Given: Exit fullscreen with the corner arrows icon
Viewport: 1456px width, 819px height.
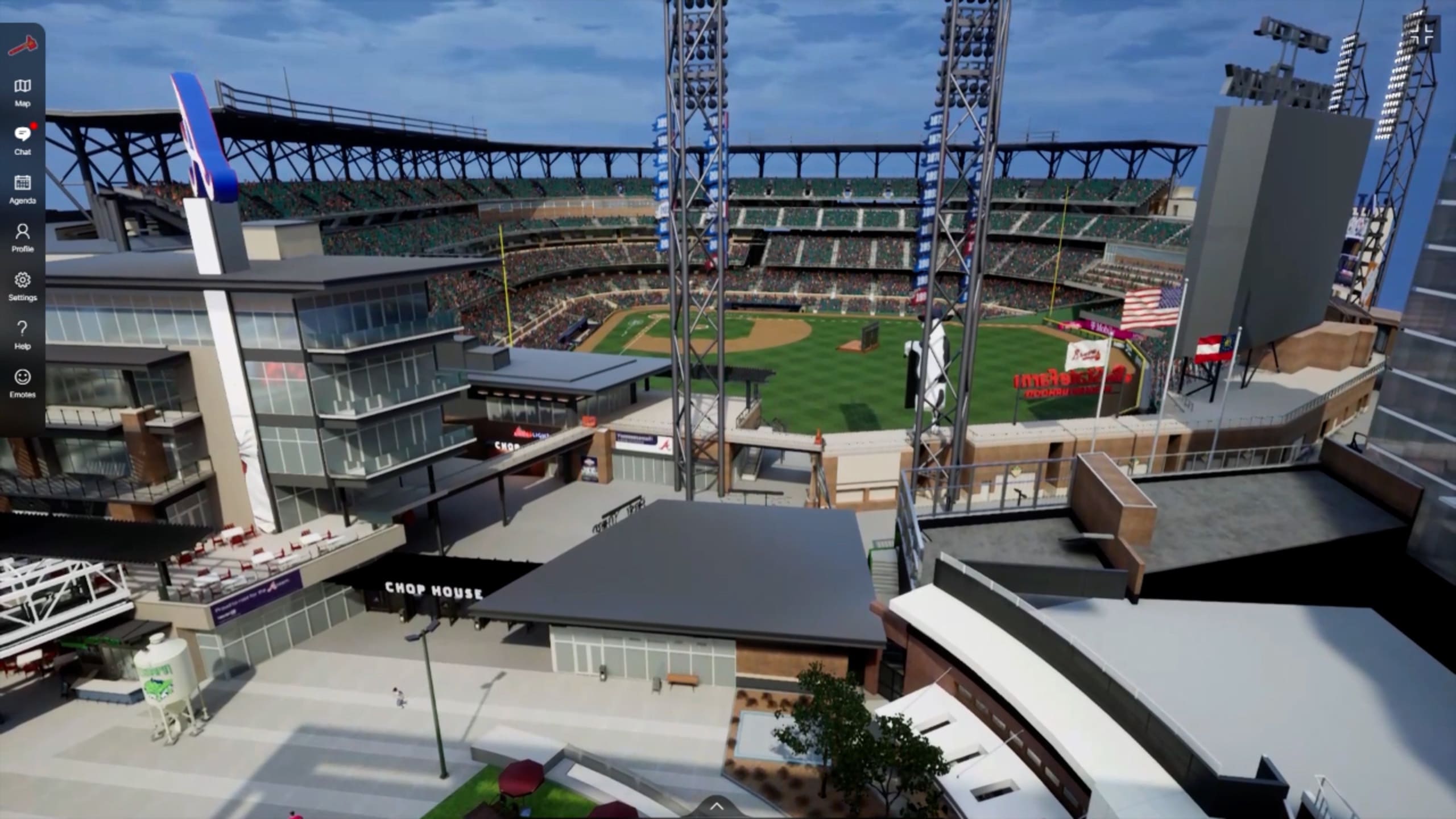Looking at the screenshot, I should 1426,35.
